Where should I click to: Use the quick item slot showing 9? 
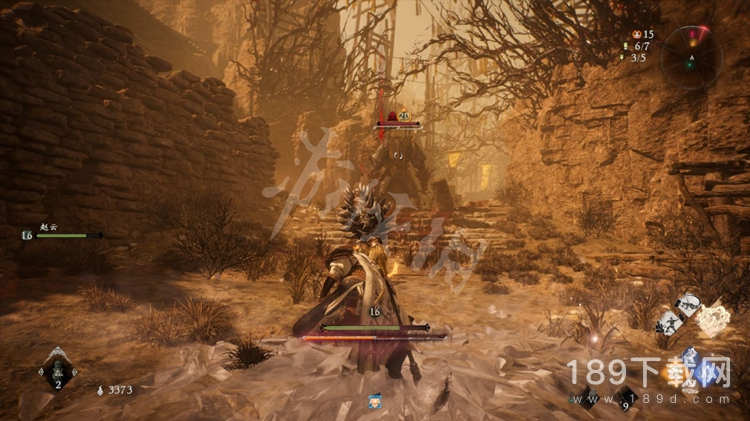click(x=626, y=398)
